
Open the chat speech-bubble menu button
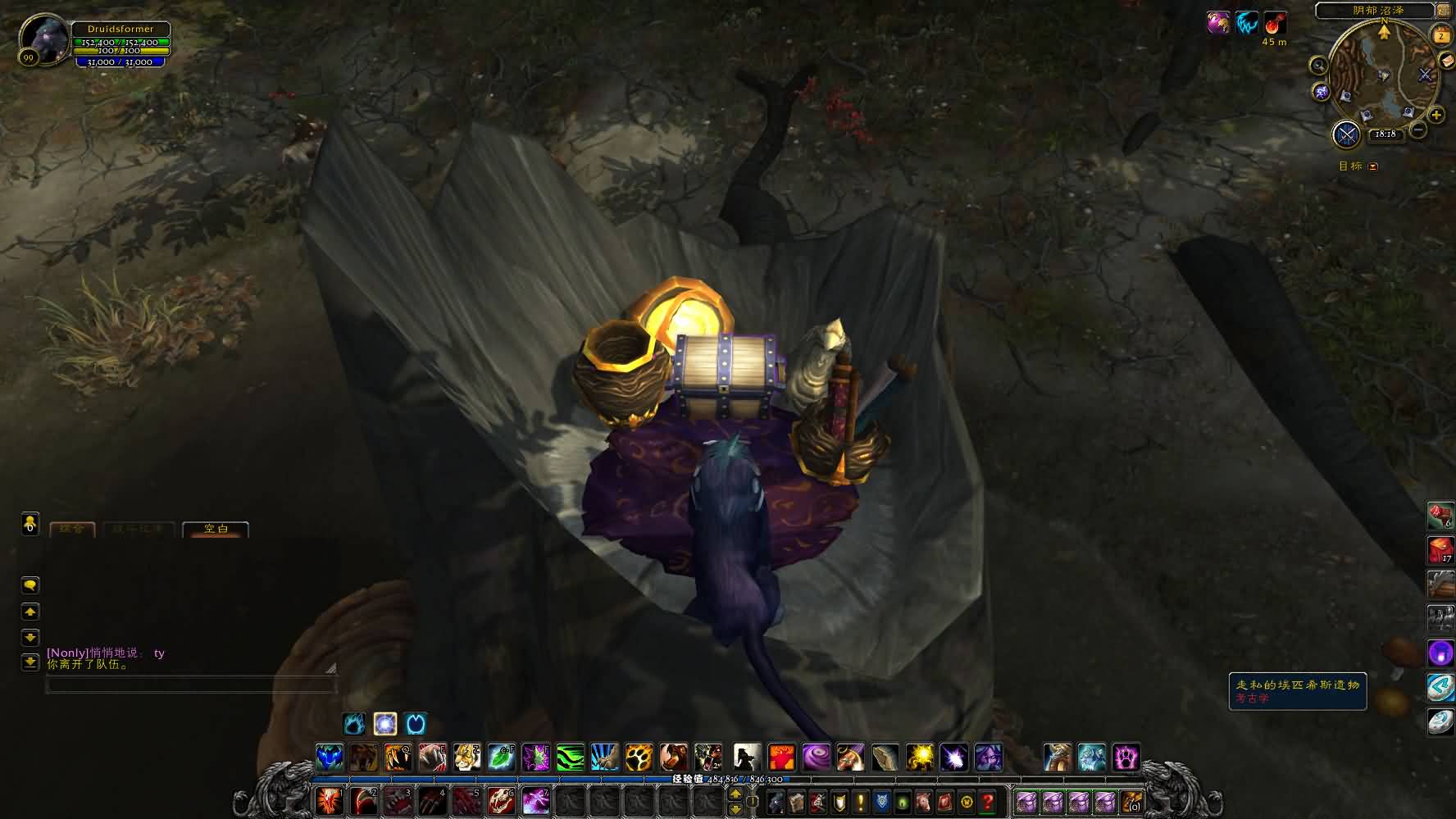(30, 585)
